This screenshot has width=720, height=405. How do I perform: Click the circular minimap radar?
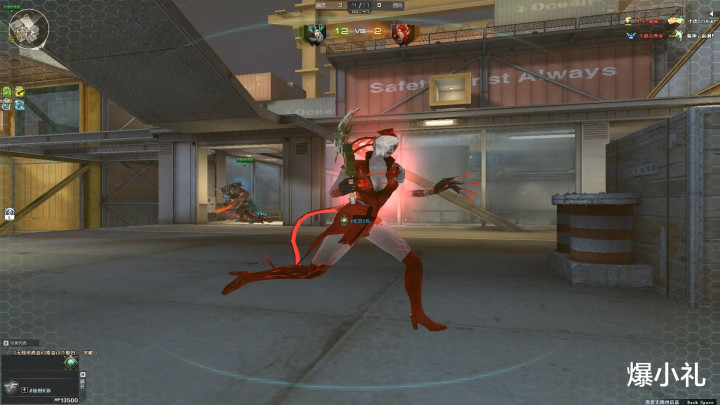click(27, 28)
